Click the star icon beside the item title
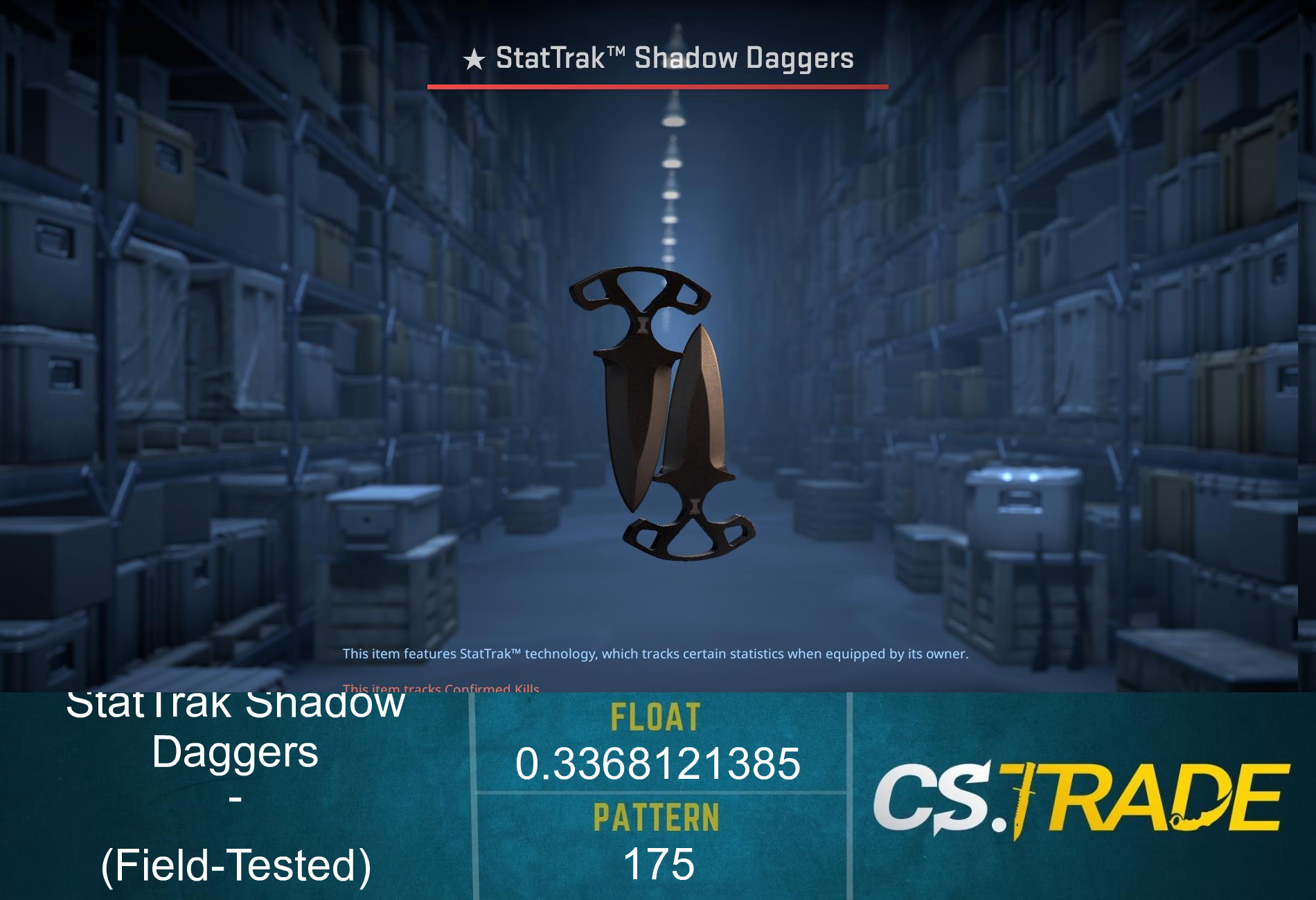The height and width of the screenshot is (900, 1316). [x=474, y=58]
